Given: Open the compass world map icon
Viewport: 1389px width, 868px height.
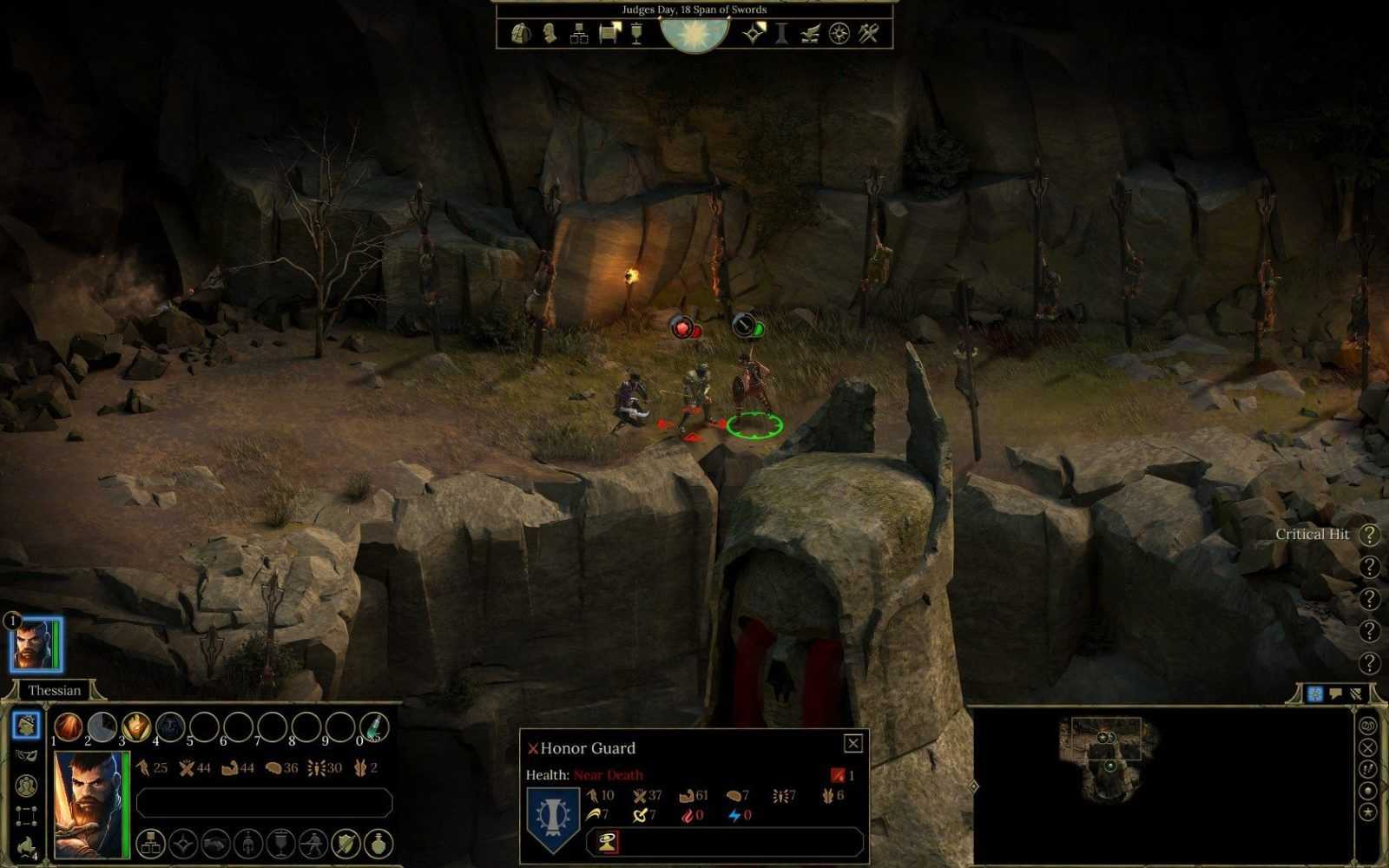Looking at the screenshot, I should 839,34.
